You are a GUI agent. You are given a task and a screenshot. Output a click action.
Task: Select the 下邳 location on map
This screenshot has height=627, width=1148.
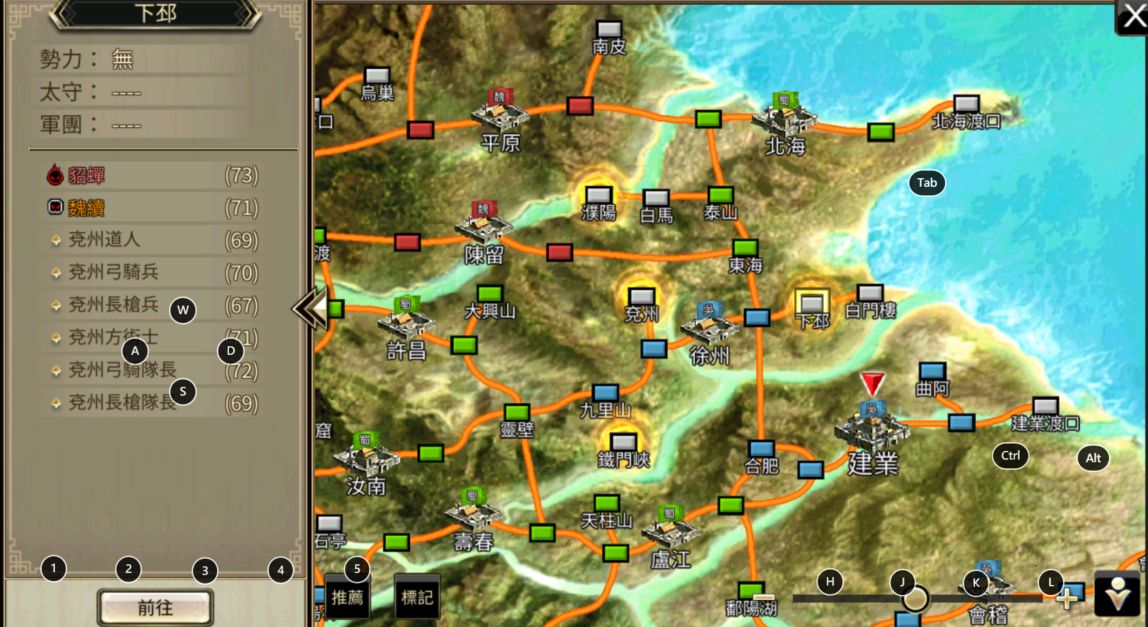click(x=811, y=303)
